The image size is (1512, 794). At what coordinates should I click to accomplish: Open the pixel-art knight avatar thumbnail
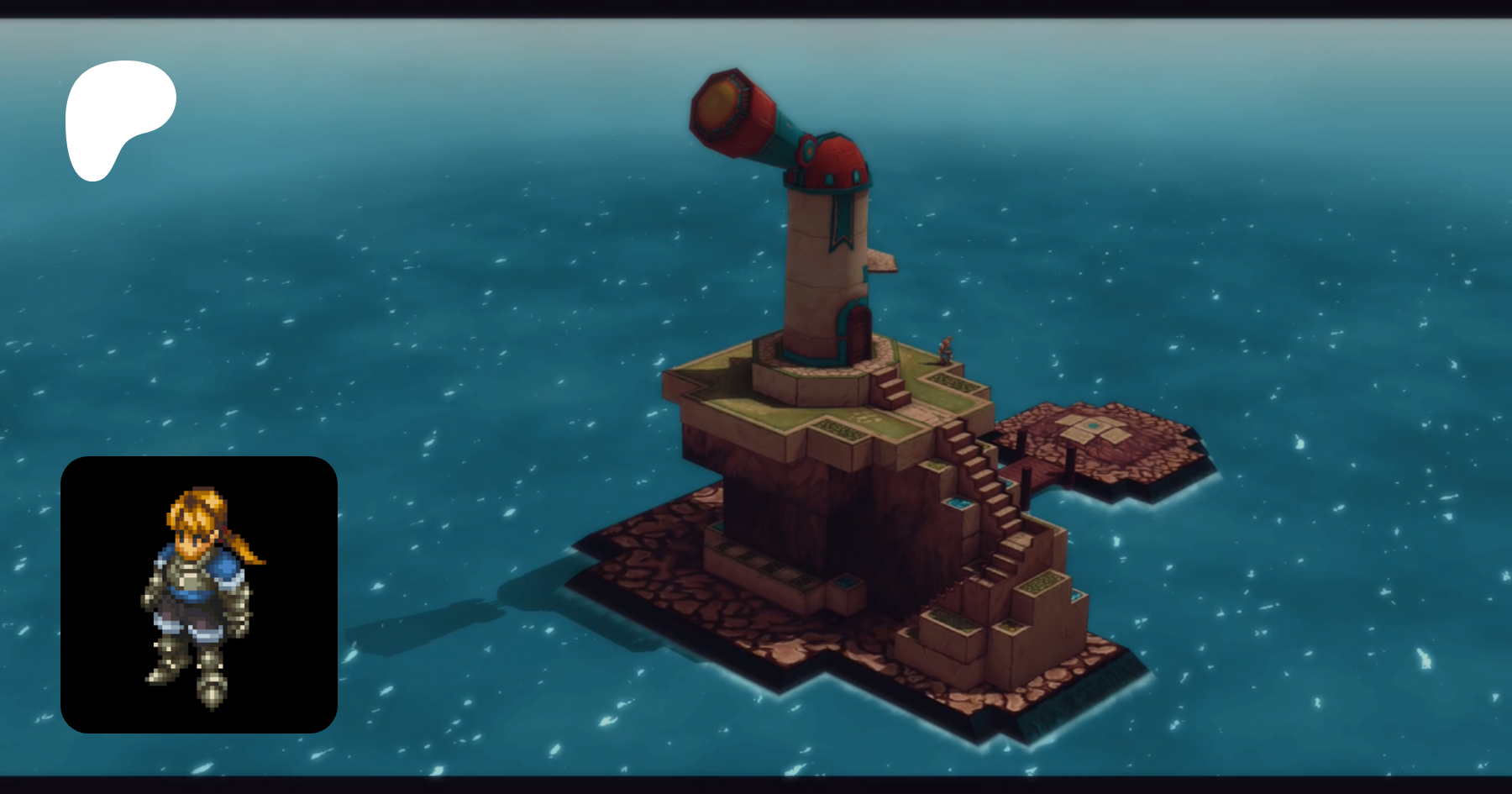pyautogui.click(x=199, y=594)
